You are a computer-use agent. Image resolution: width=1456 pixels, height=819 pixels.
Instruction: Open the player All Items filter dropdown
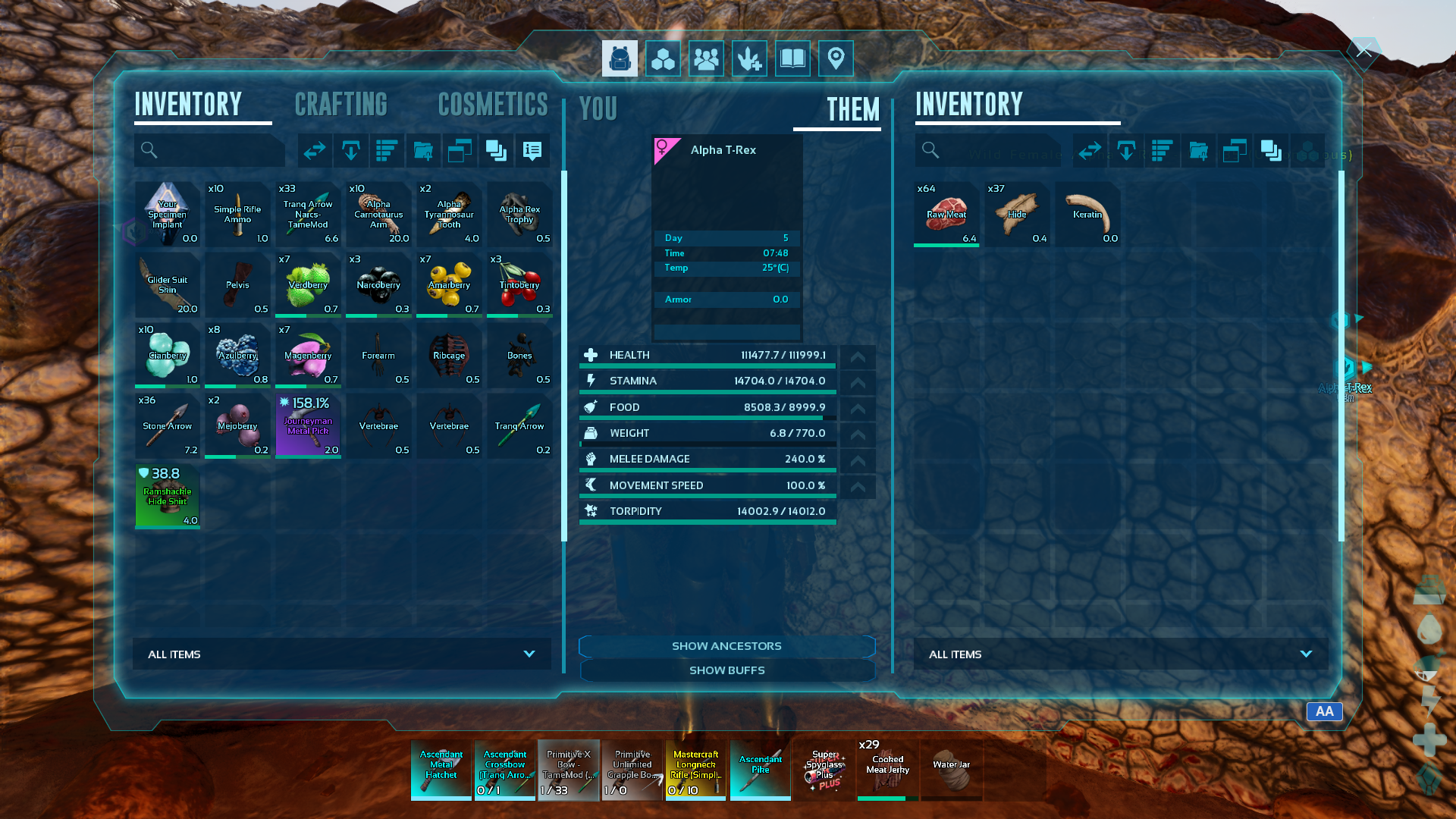[x=341, y=654]
